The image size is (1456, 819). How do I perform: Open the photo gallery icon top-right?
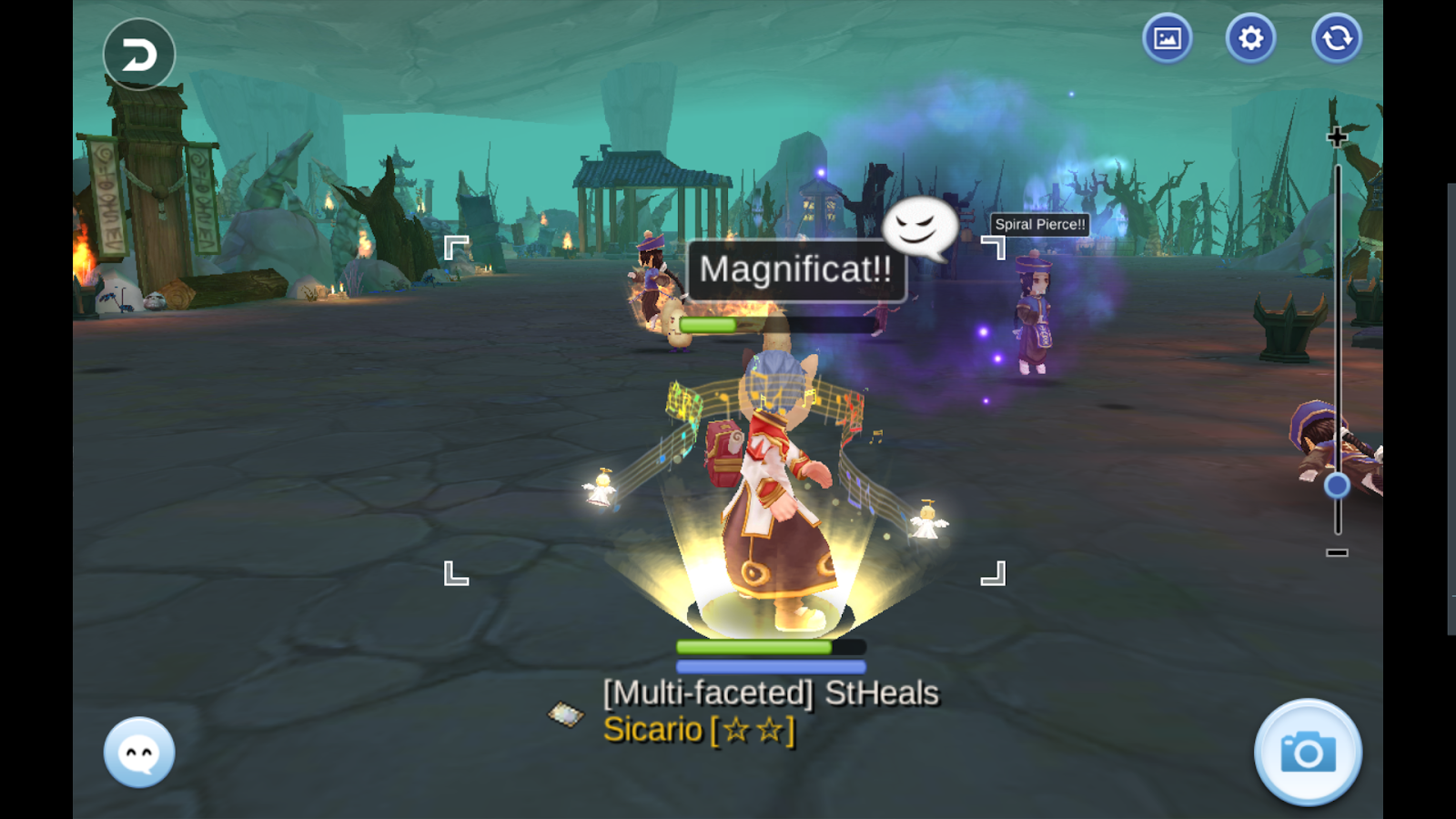[x=1167, y=38]
